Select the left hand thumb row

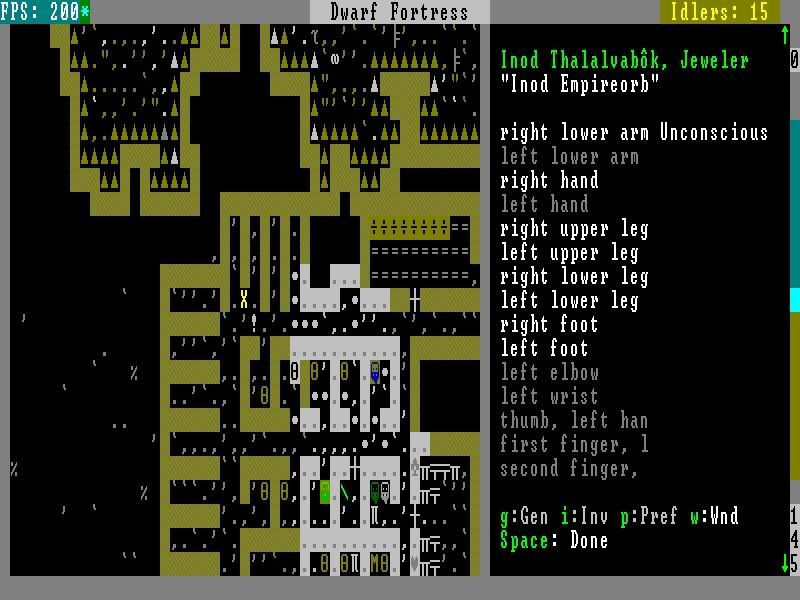pyautogui.click(x=574, y=421)
